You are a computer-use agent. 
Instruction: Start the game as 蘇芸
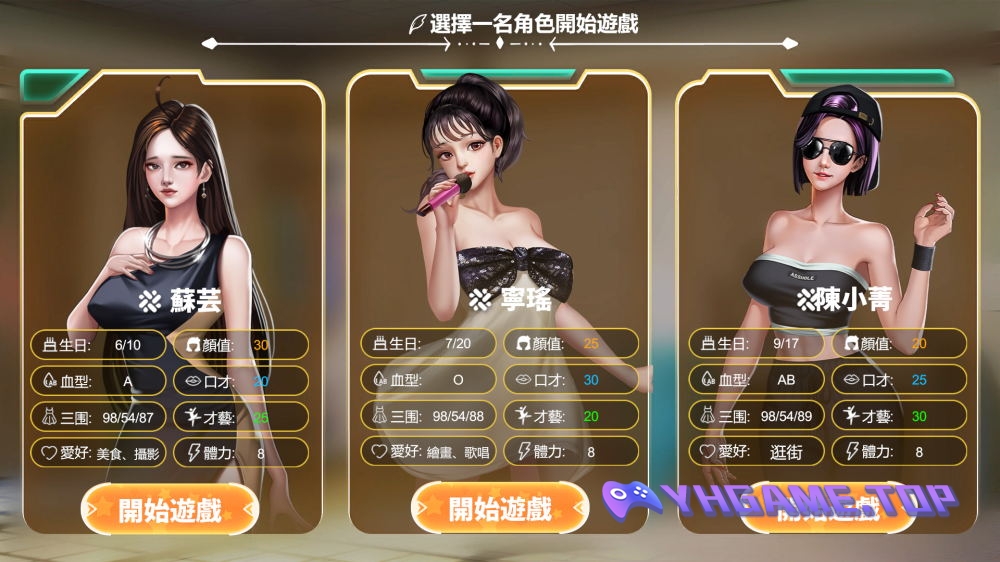click(x=170, y=510)
